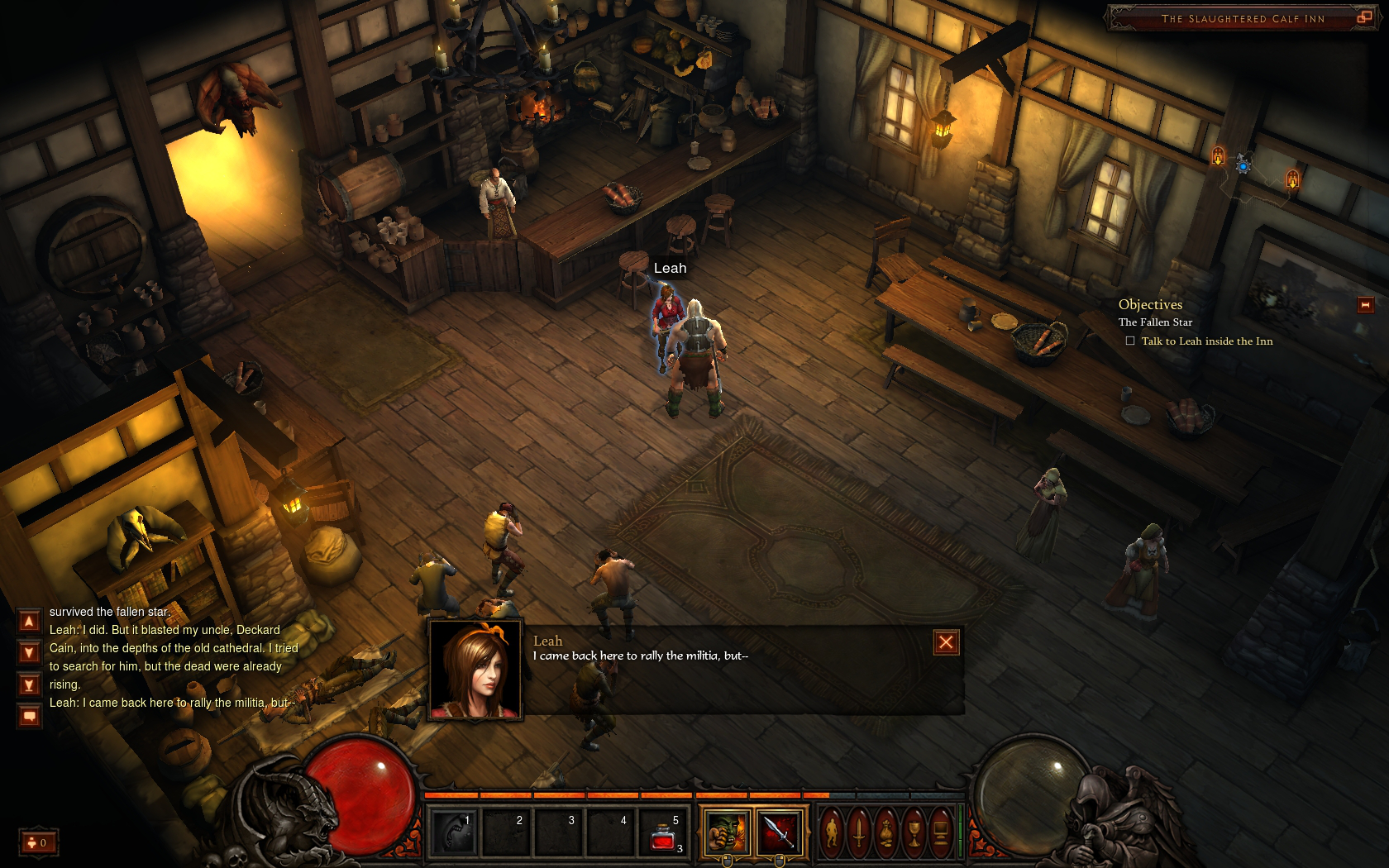
Task: Open the goblet achievements menu button
Action: (914, 832)
